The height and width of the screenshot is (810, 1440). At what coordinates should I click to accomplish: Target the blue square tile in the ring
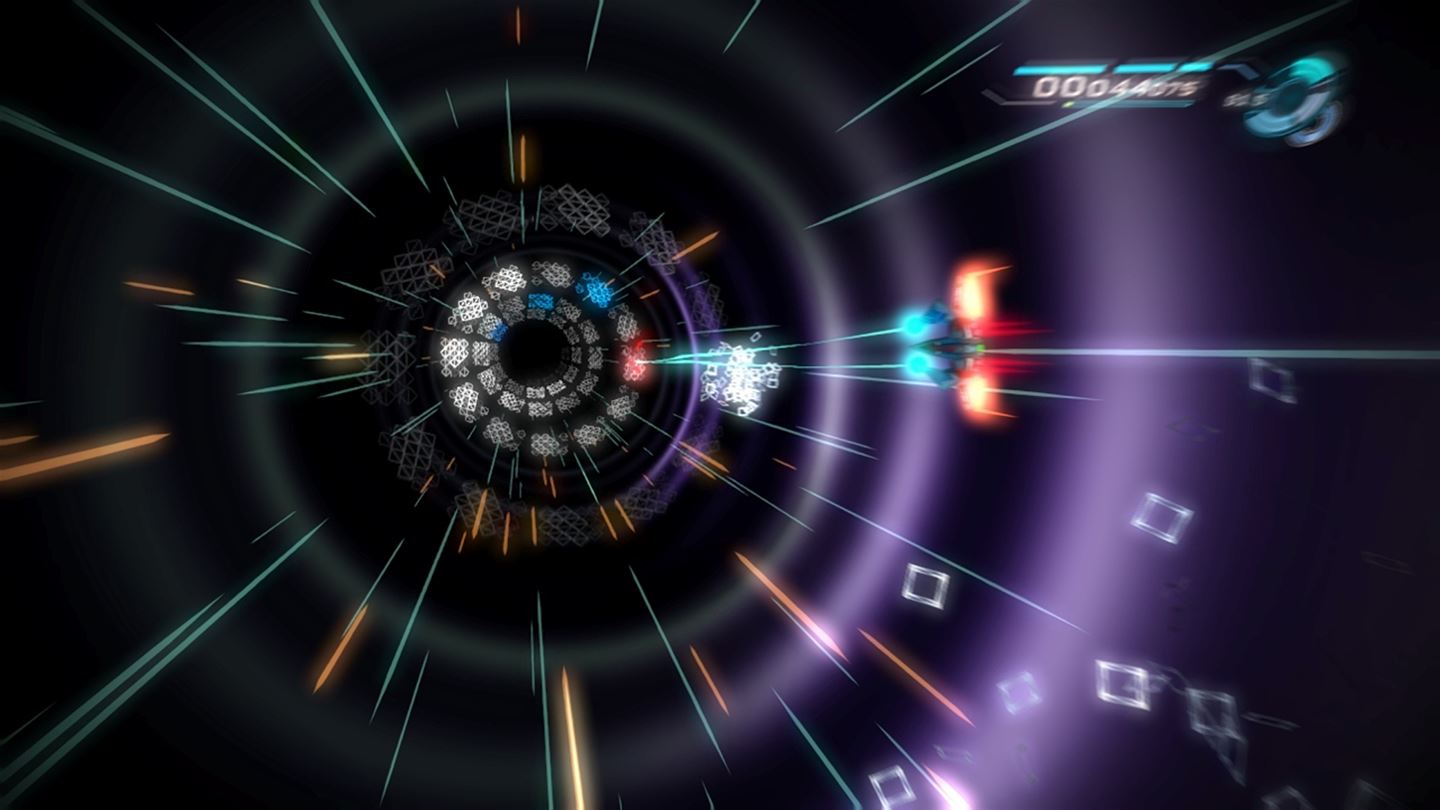click(541, 300)
